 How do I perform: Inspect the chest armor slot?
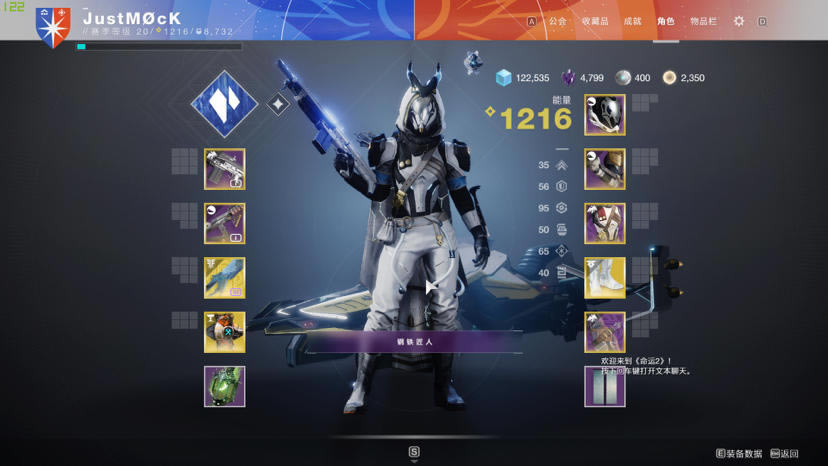coord(605,223)
